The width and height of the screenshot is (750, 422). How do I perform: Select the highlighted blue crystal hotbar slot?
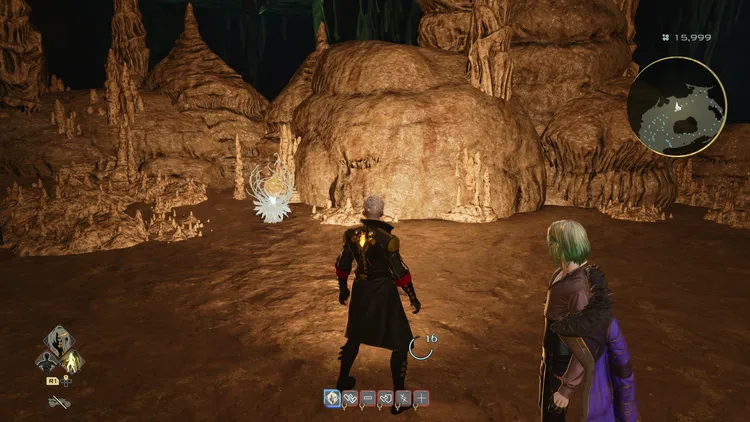click(x=331, y=398)
